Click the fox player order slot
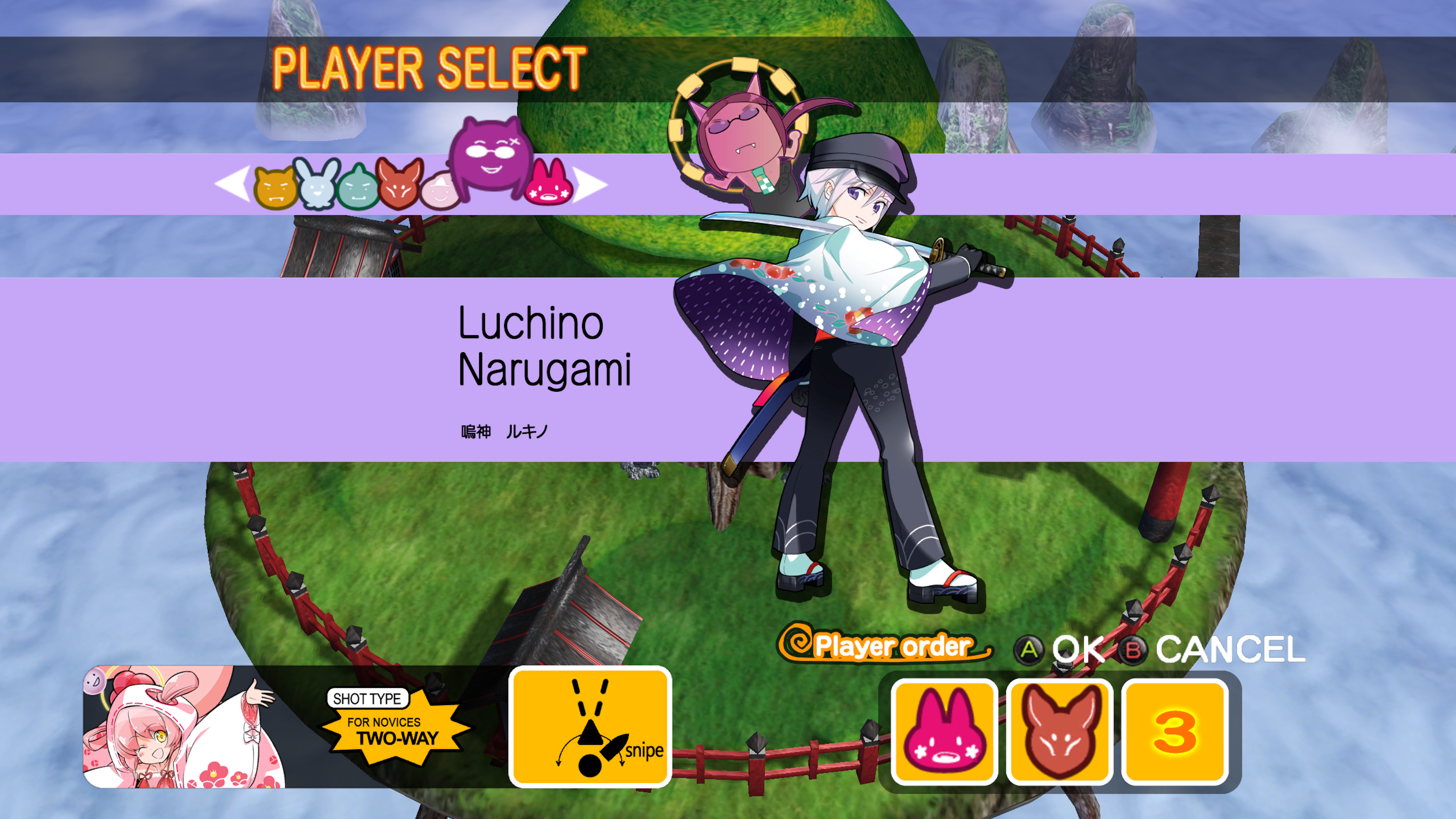1456x819 pixels. click(1059, 731)
